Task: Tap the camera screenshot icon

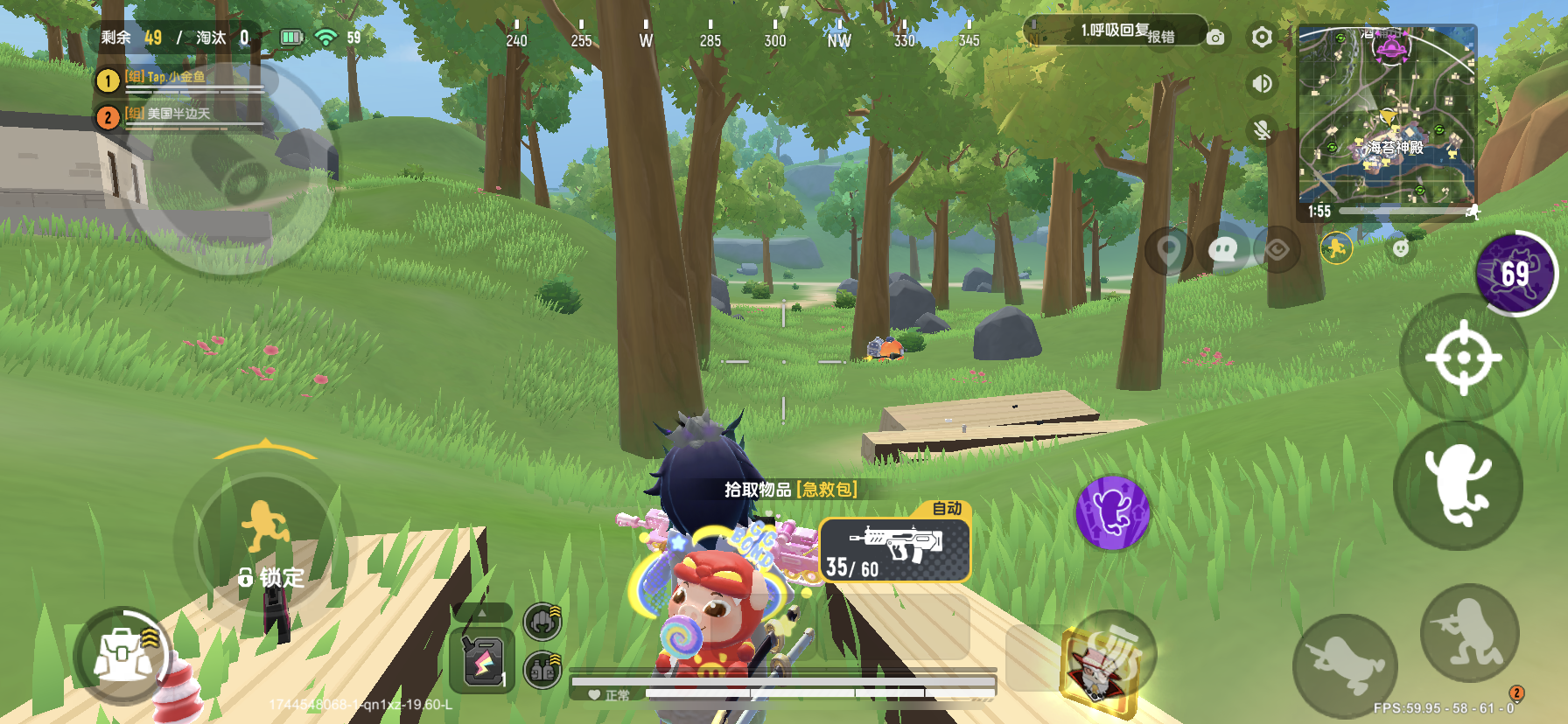Action: (1215, 38)
